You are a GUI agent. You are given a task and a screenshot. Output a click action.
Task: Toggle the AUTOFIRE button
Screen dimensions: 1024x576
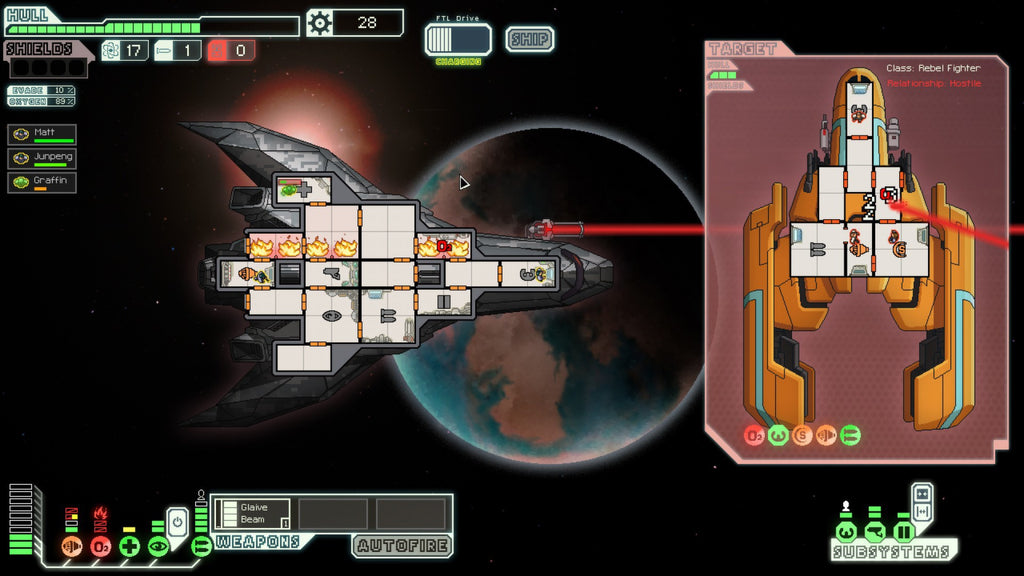tap(401, 546)
